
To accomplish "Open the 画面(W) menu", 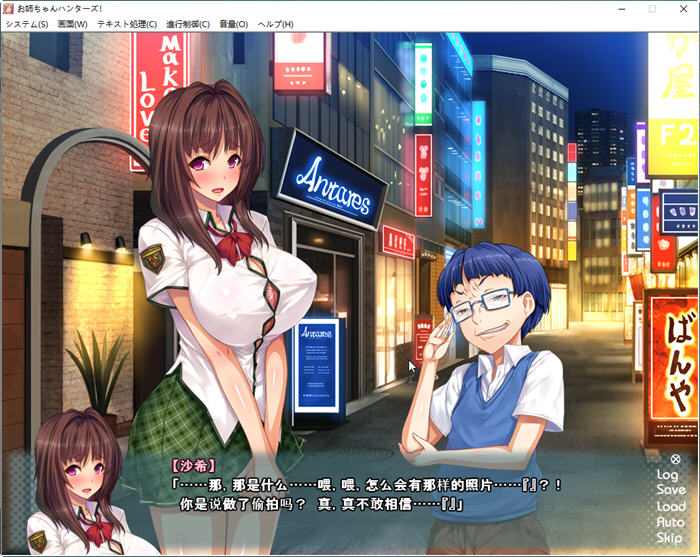I will click(x=72, y=24).
